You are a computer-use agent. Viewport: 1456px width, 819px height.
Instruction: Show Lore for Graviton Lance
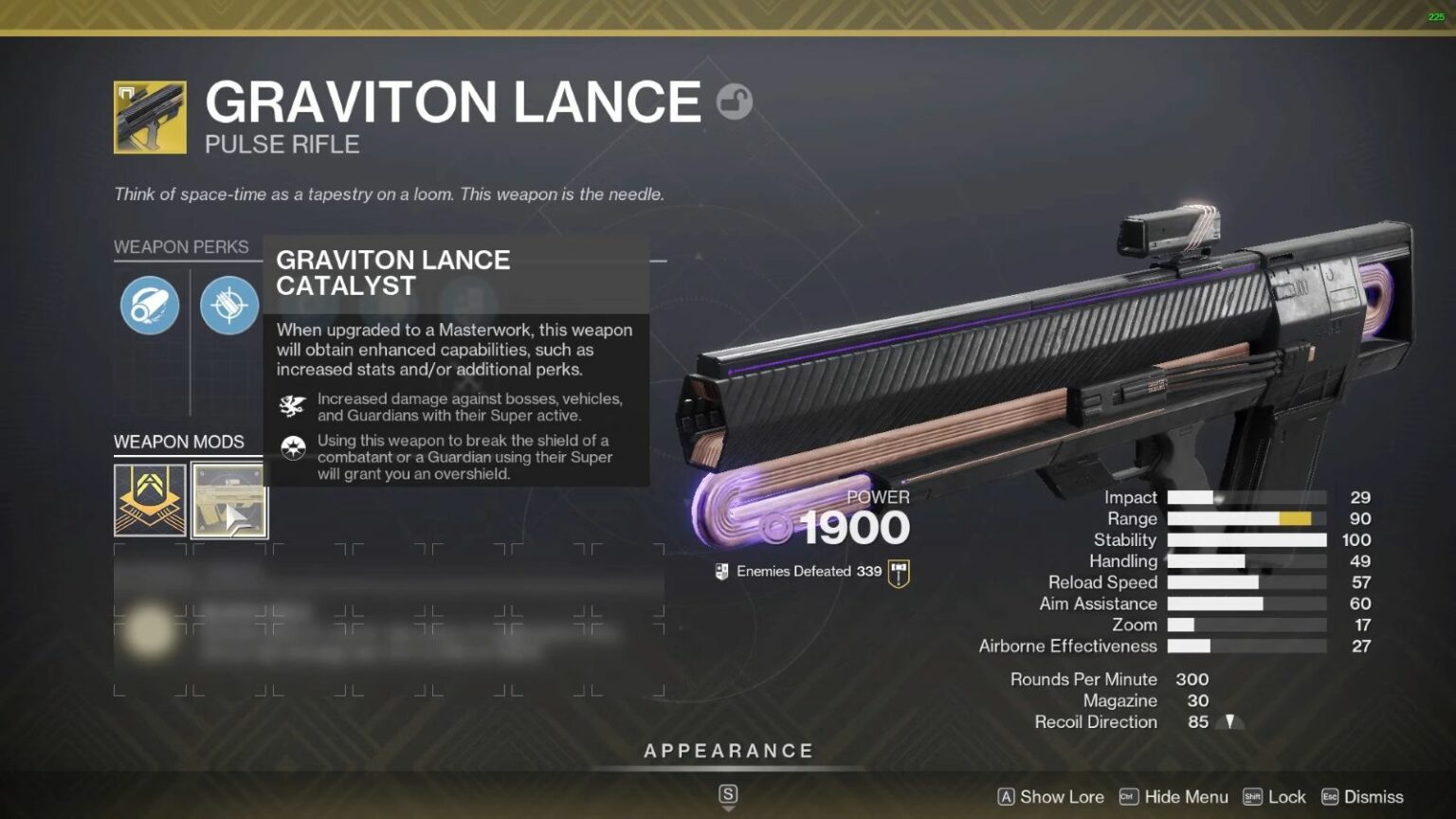(x=1060, y=797)
